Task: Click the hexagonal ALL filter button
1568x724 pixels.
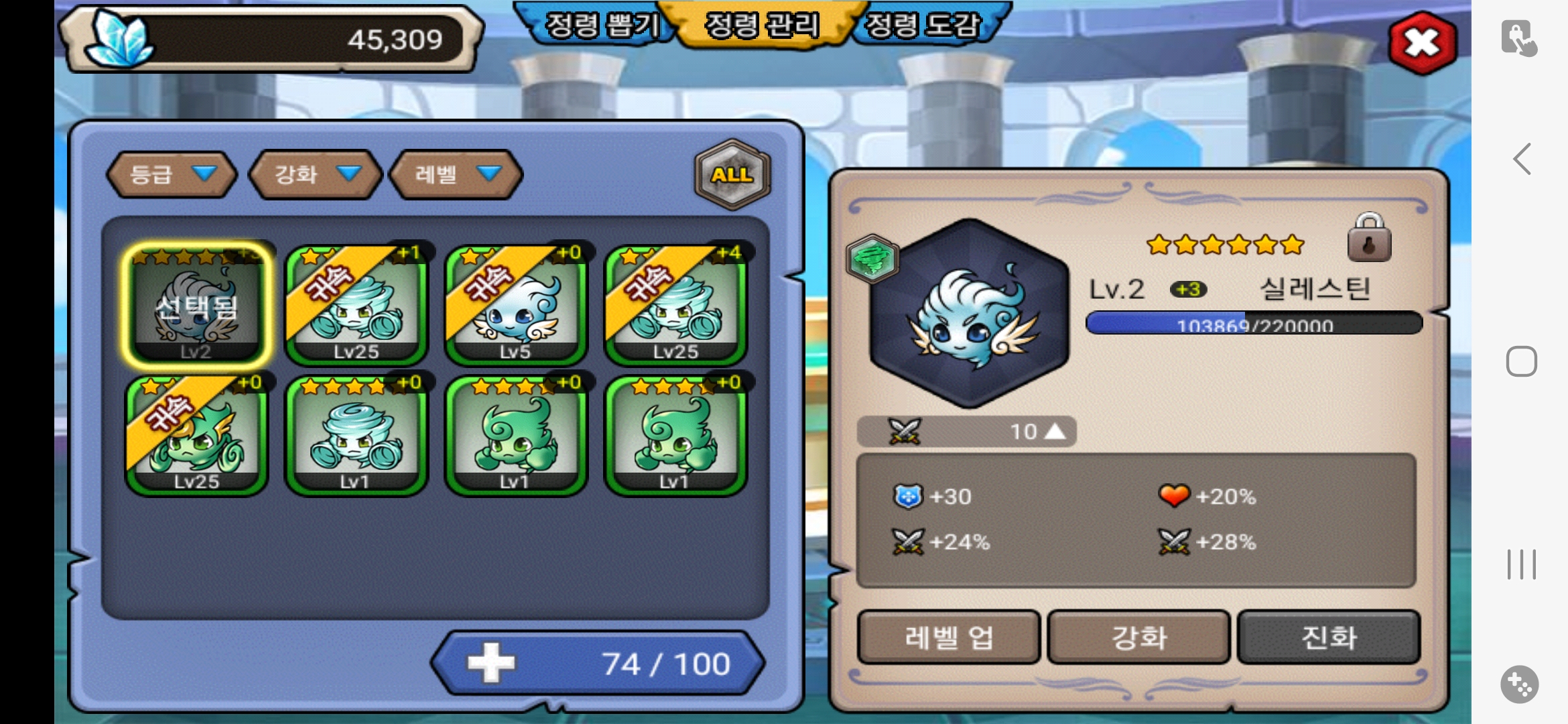Action: coord(732,174)
